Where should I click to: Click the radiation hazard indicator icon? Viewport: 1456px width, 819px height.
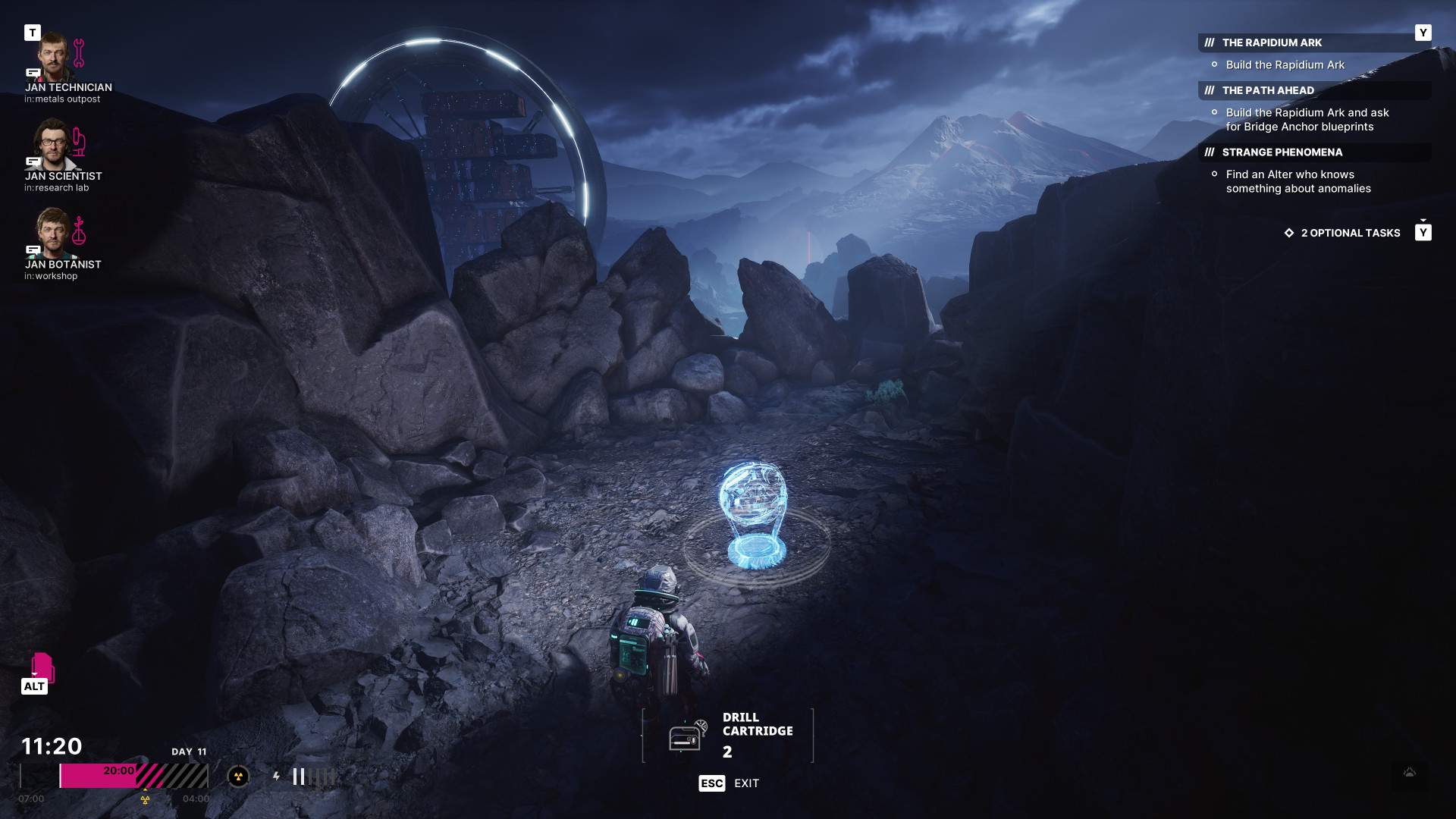[x=238, y=777]
